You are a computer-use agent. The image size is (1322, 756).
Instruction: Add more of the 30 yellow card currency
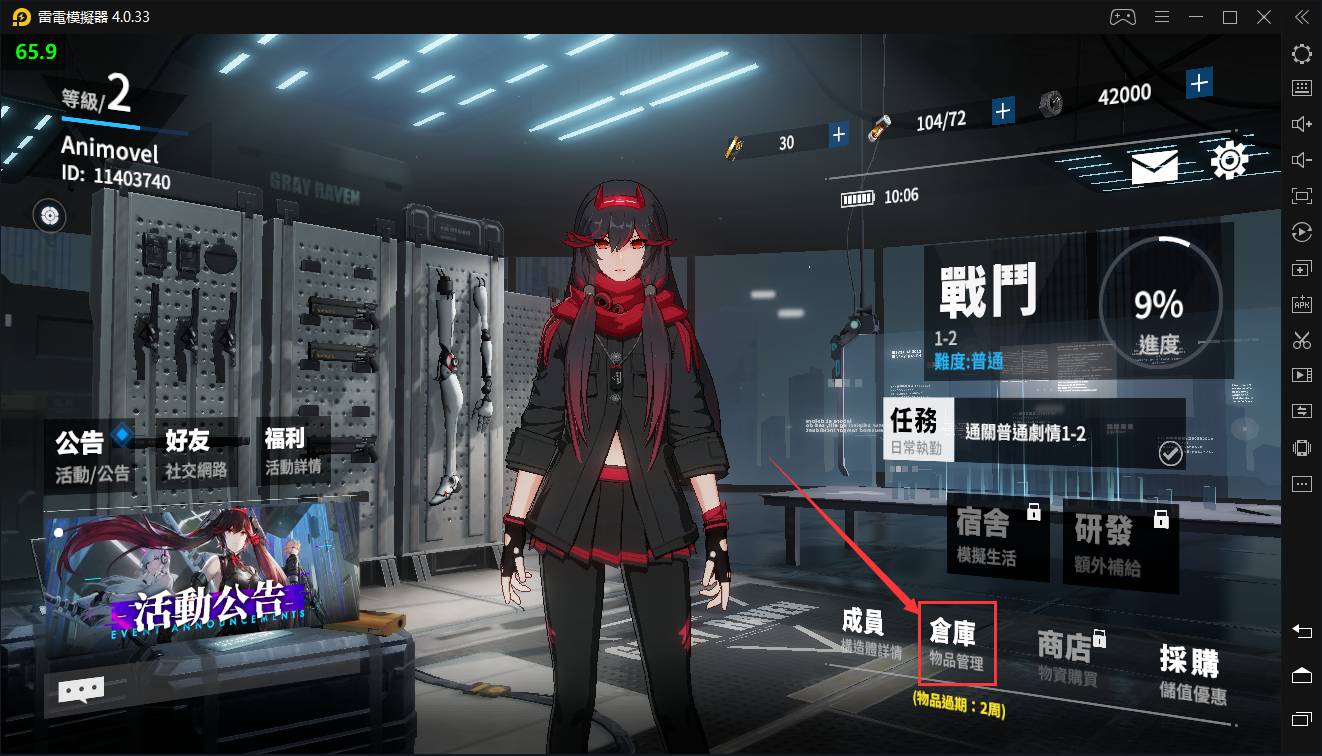pyautogui.click(x=838, y=134)
